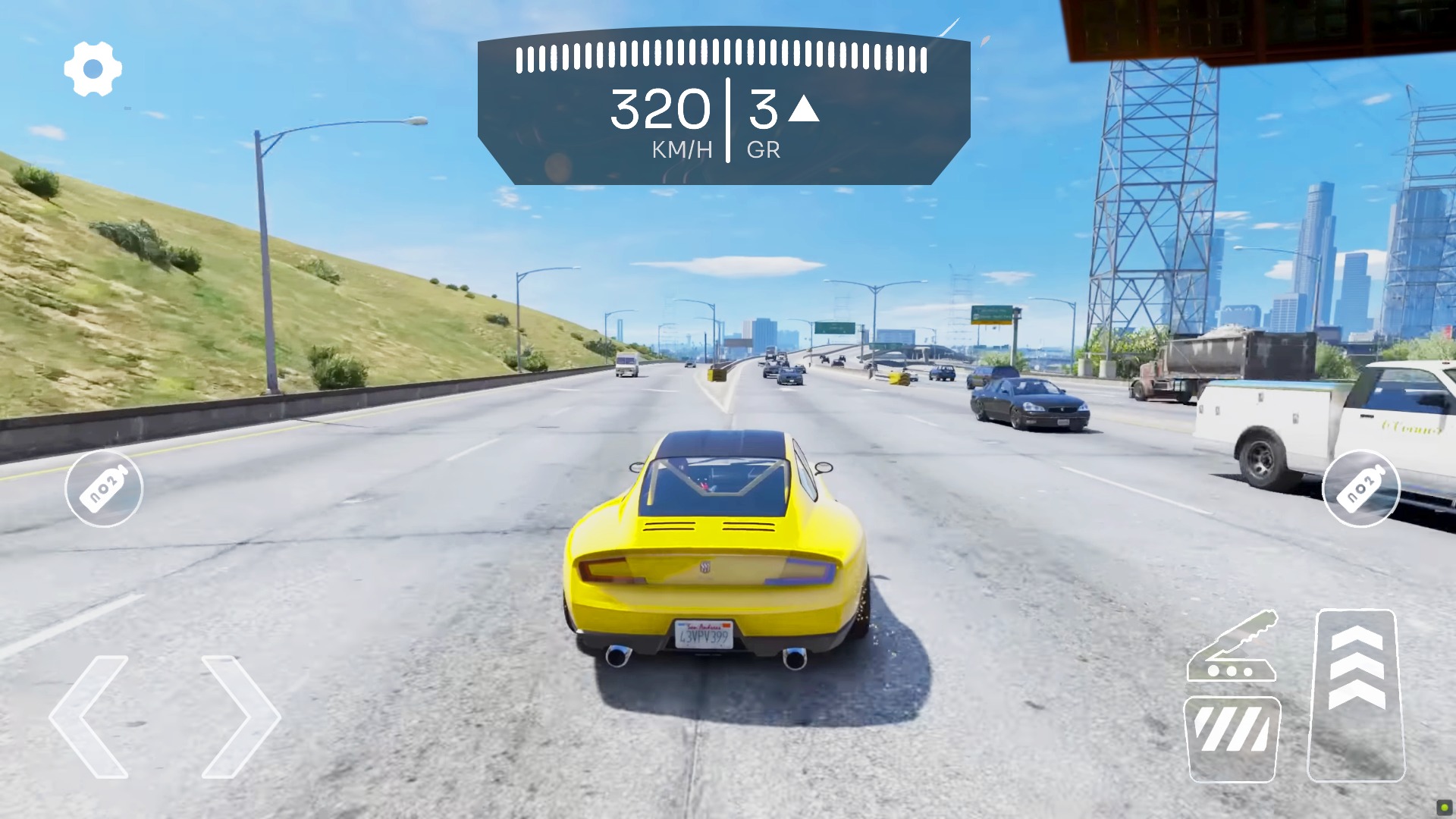Tap the upshift triangle next to gear number

(x=805, y=112)
